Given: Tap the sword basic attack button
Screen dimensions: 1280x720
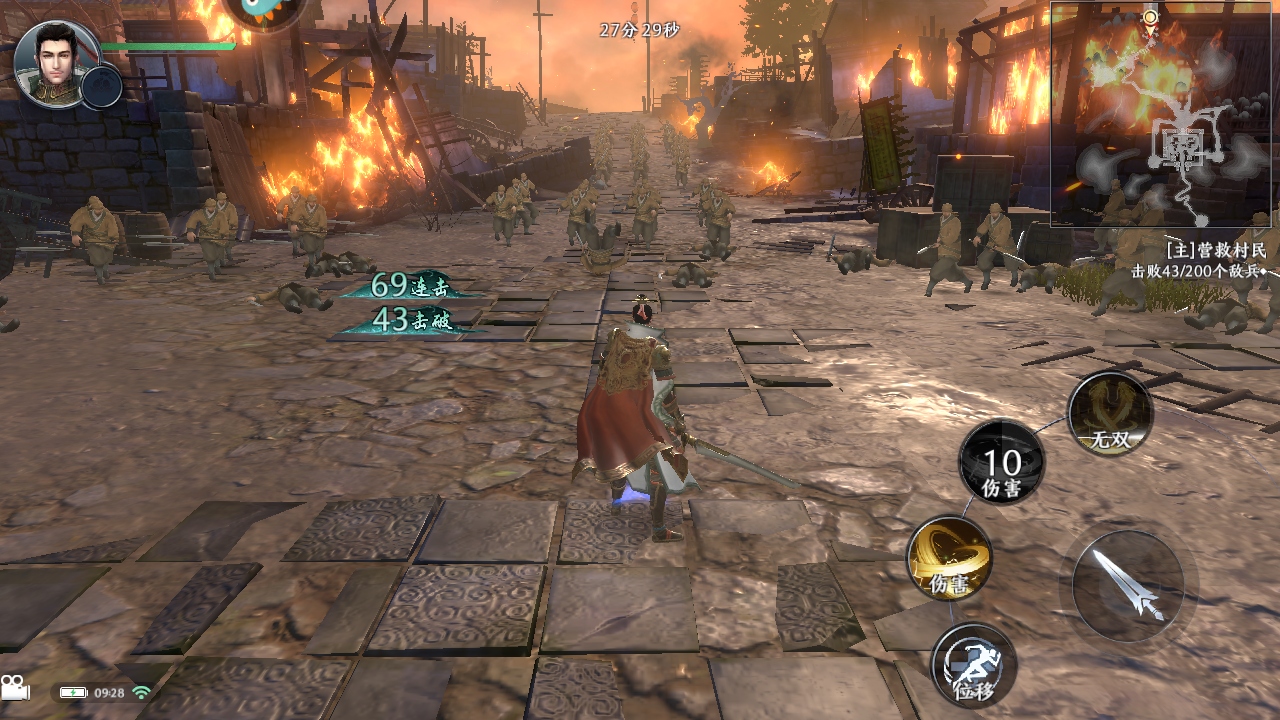Looking at the screenshot, I should [x=1127, y=586].
